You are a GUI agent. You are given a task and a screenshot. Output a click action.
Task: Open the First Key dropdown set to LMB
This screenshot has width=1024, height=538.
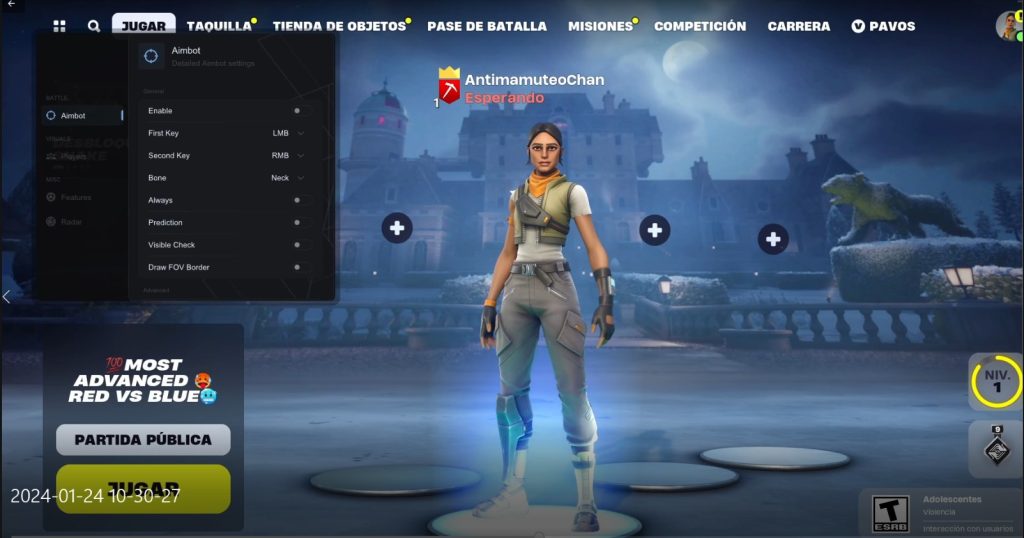287,133
